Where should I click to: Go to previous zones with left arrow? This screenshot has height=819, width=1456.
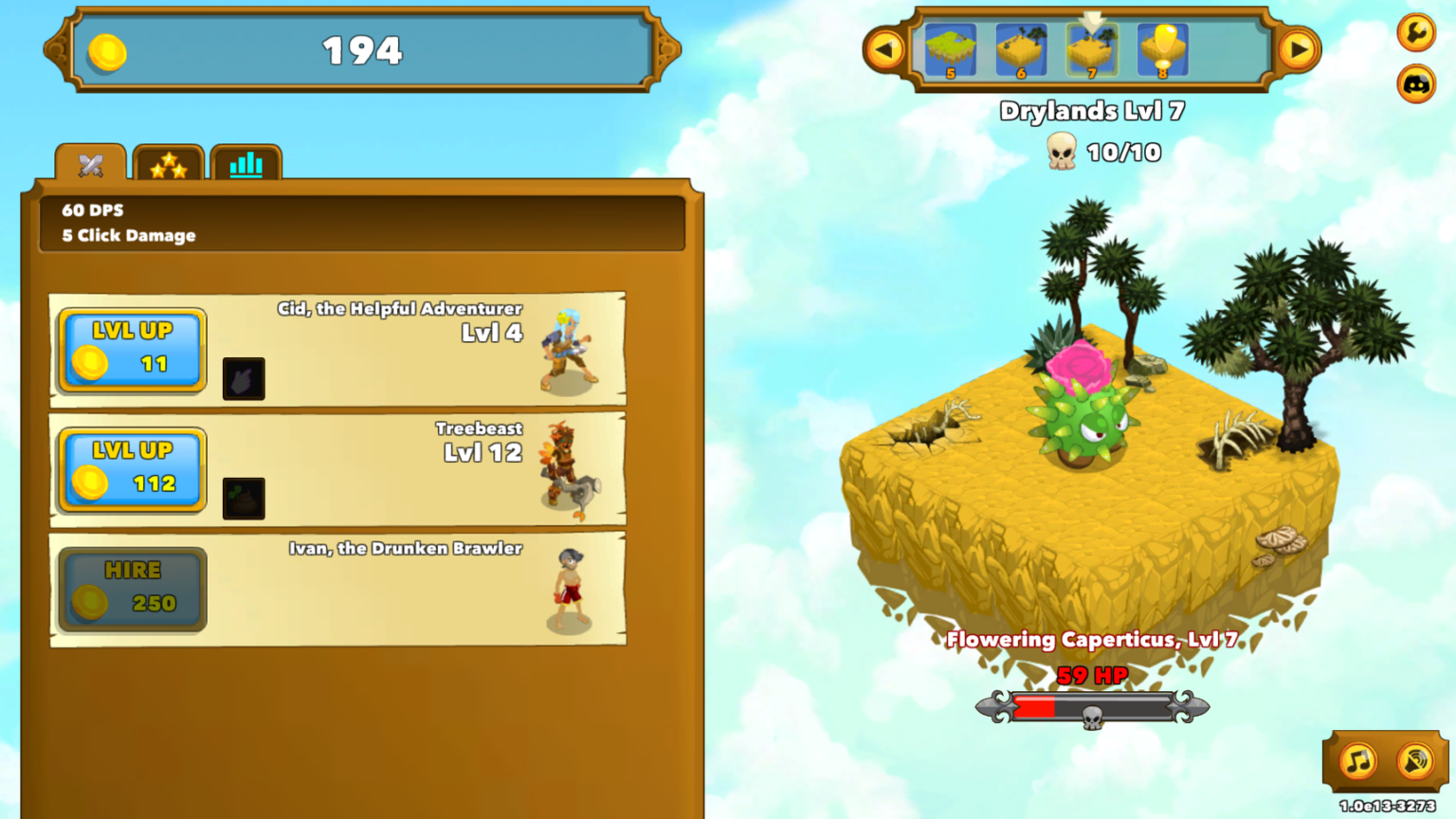[x=885, y=49]
